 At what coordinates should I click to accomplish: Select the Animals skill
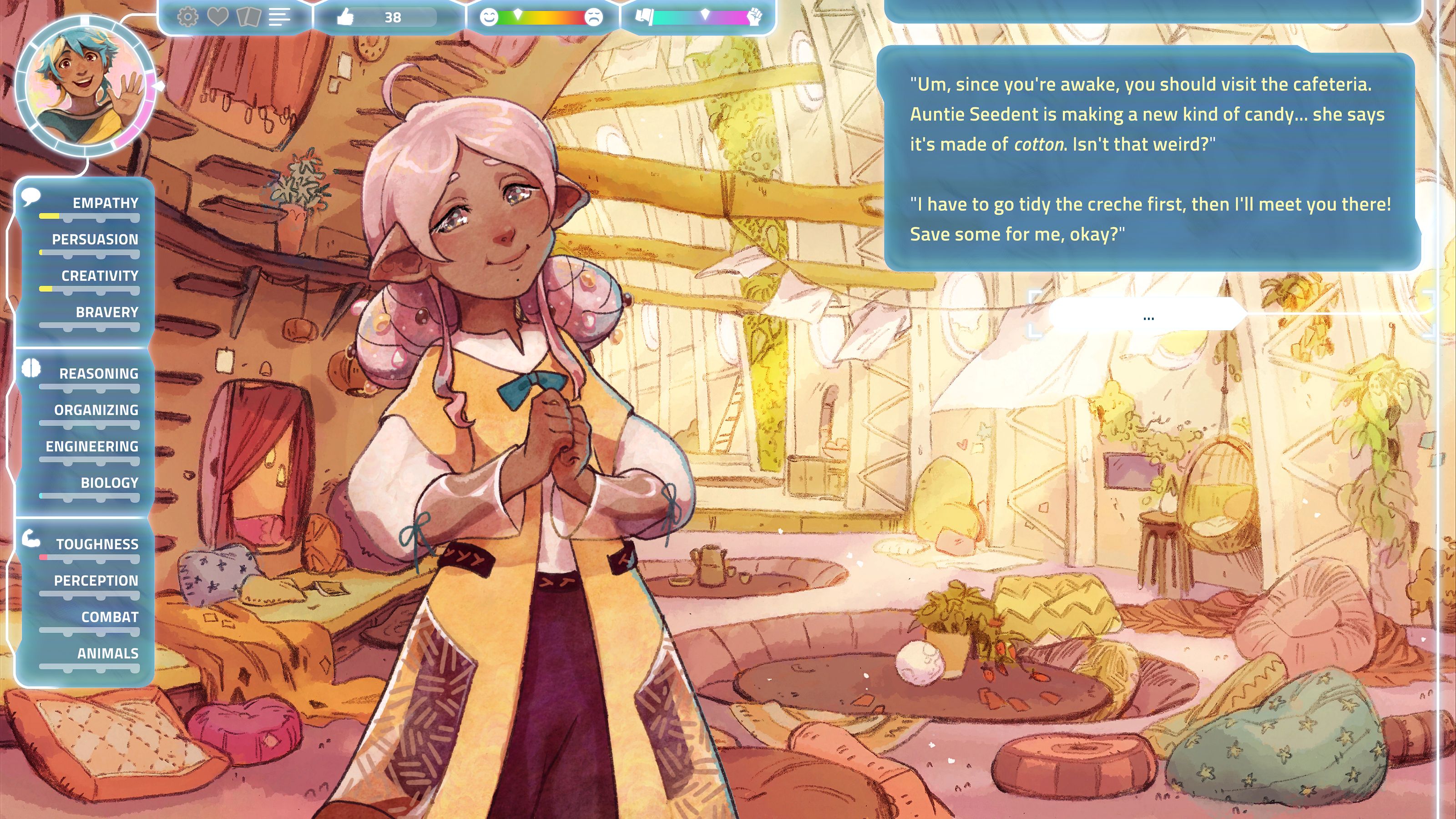(107, 654)
